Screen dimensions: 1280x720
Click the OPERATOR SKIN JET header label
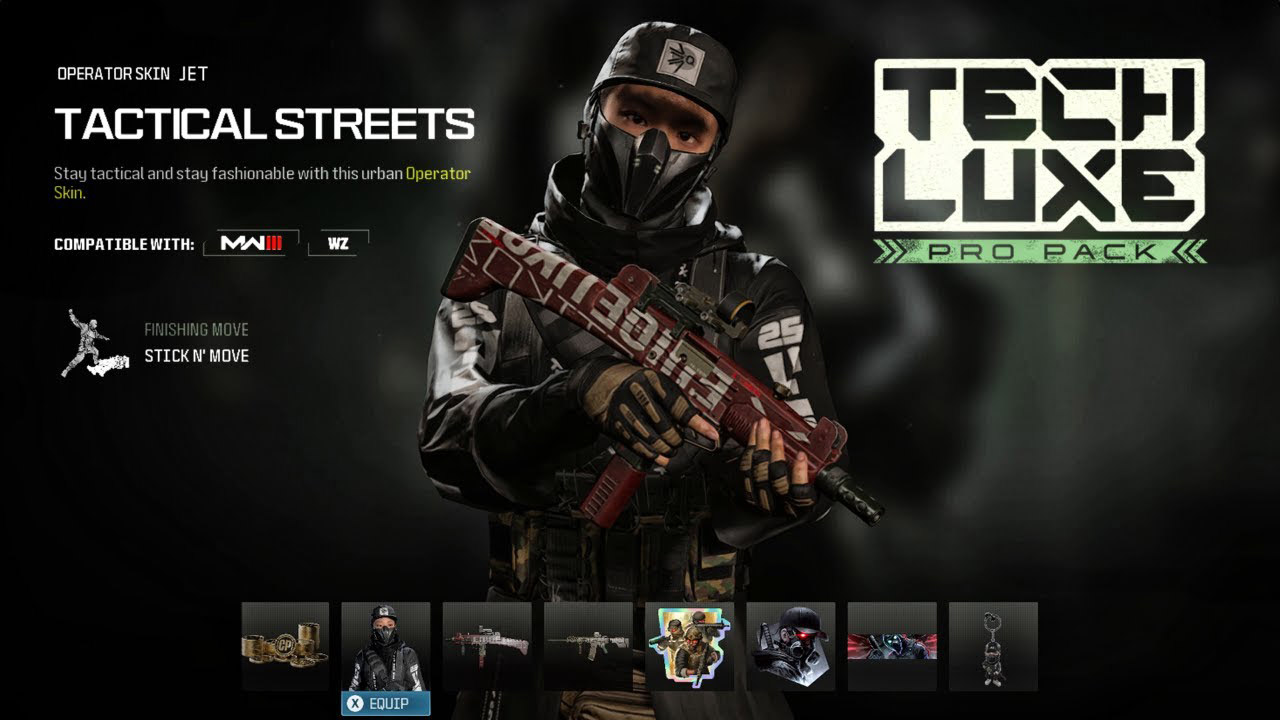click(x=130, y=73)
